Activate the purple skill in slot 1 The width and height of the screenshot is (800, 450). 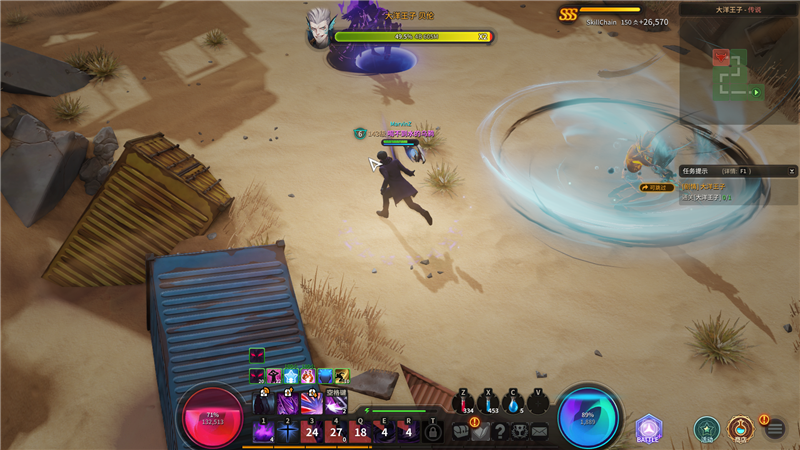pos(264,432)
